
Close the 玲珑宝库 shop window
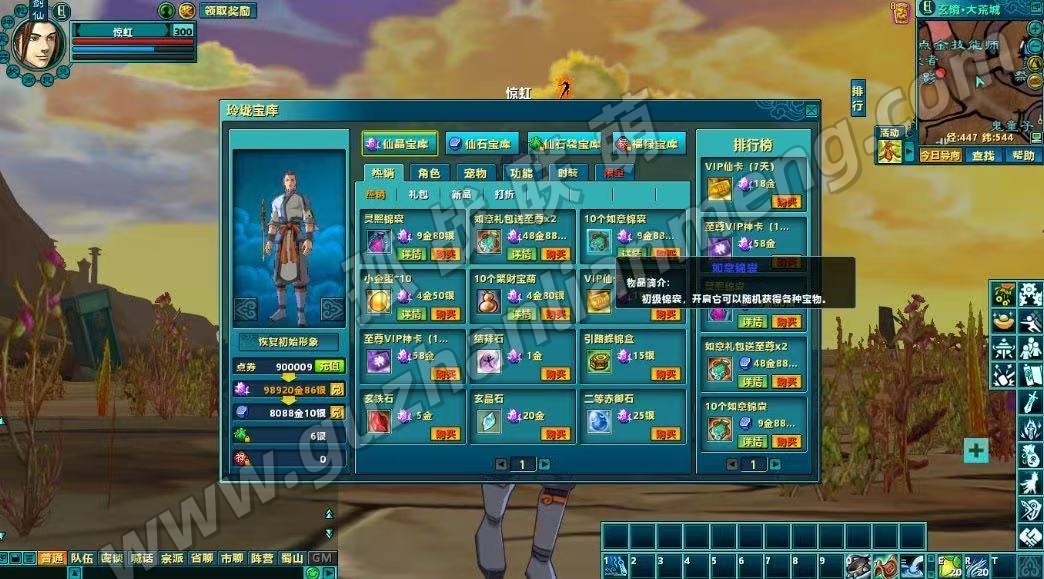[x=811, y=109]
